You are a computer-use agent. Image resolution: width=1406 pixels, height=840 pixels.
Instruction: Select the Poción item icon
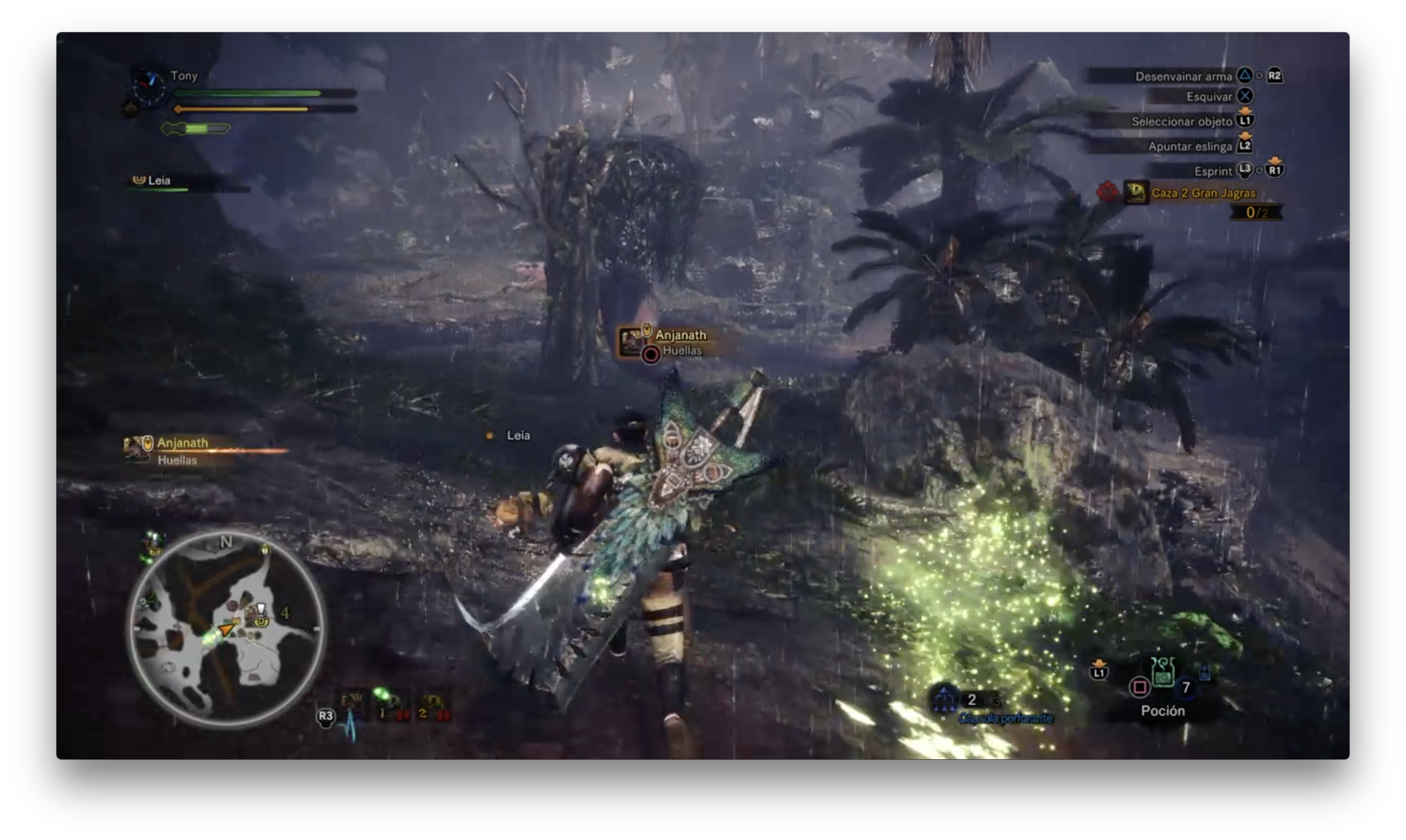1163,675
